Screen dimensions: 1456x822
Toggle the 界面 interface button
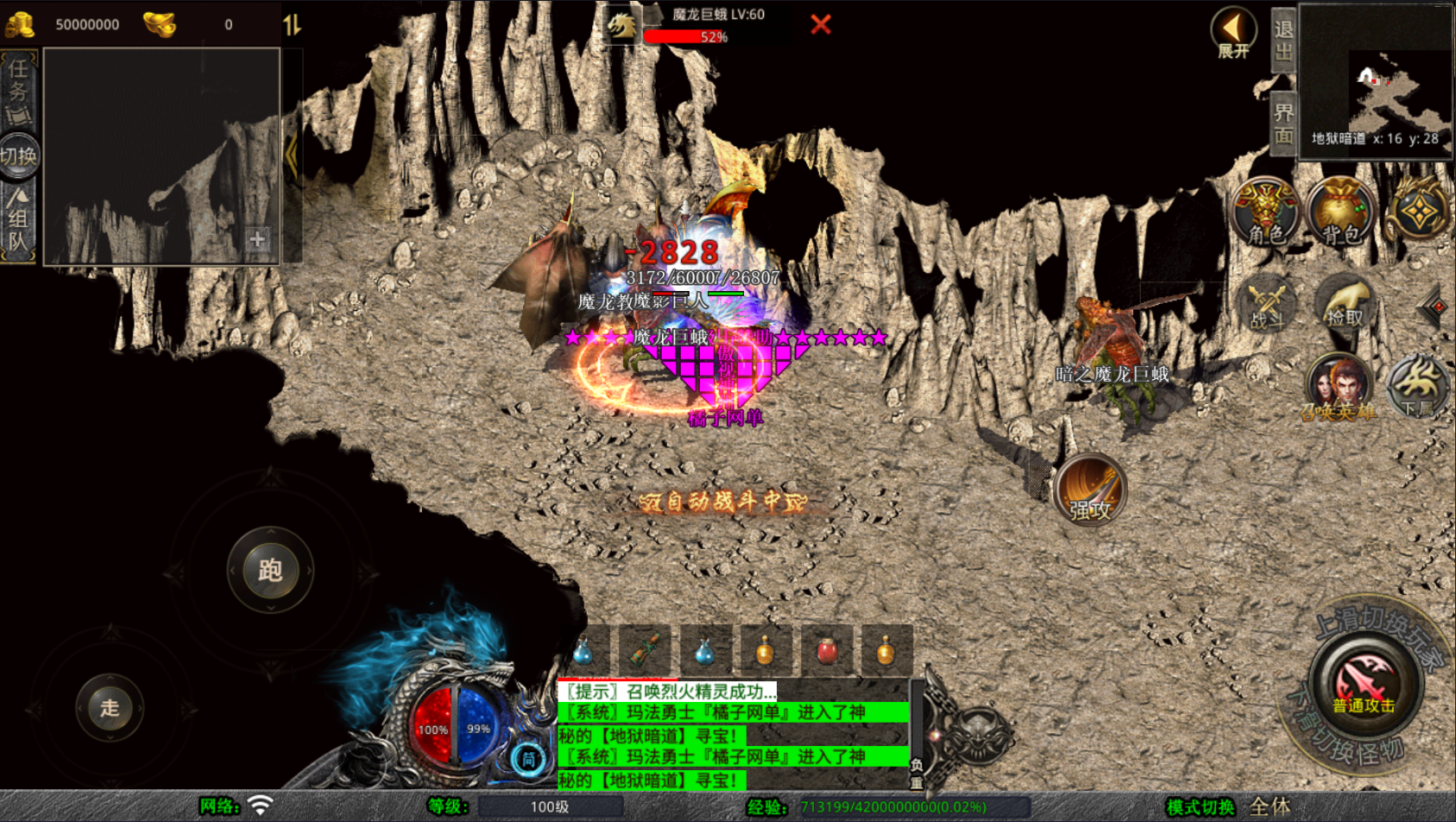point(1283,123)
